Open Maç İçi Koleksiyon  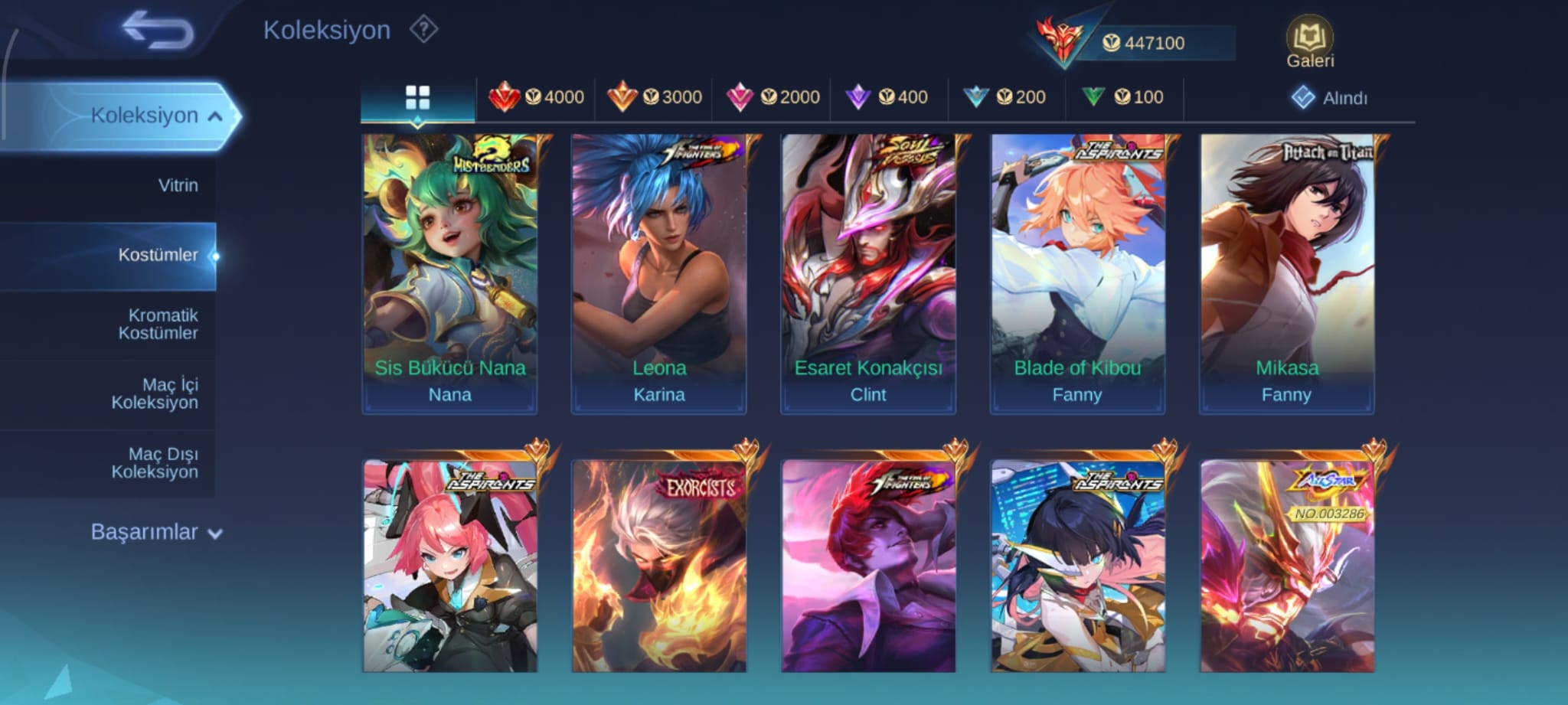[155, 393]
